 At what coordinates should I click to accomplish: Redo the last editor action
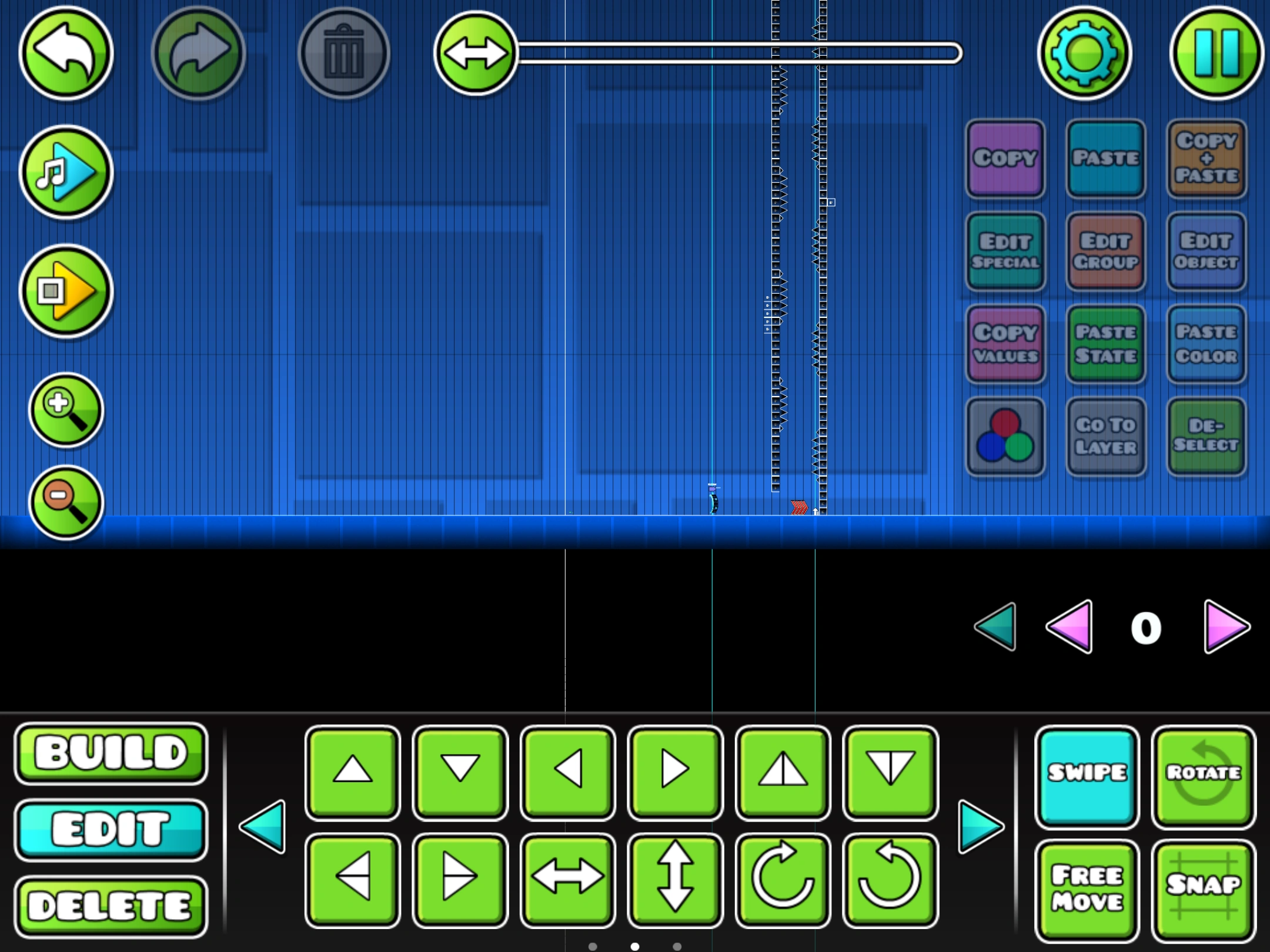point(198,53)
